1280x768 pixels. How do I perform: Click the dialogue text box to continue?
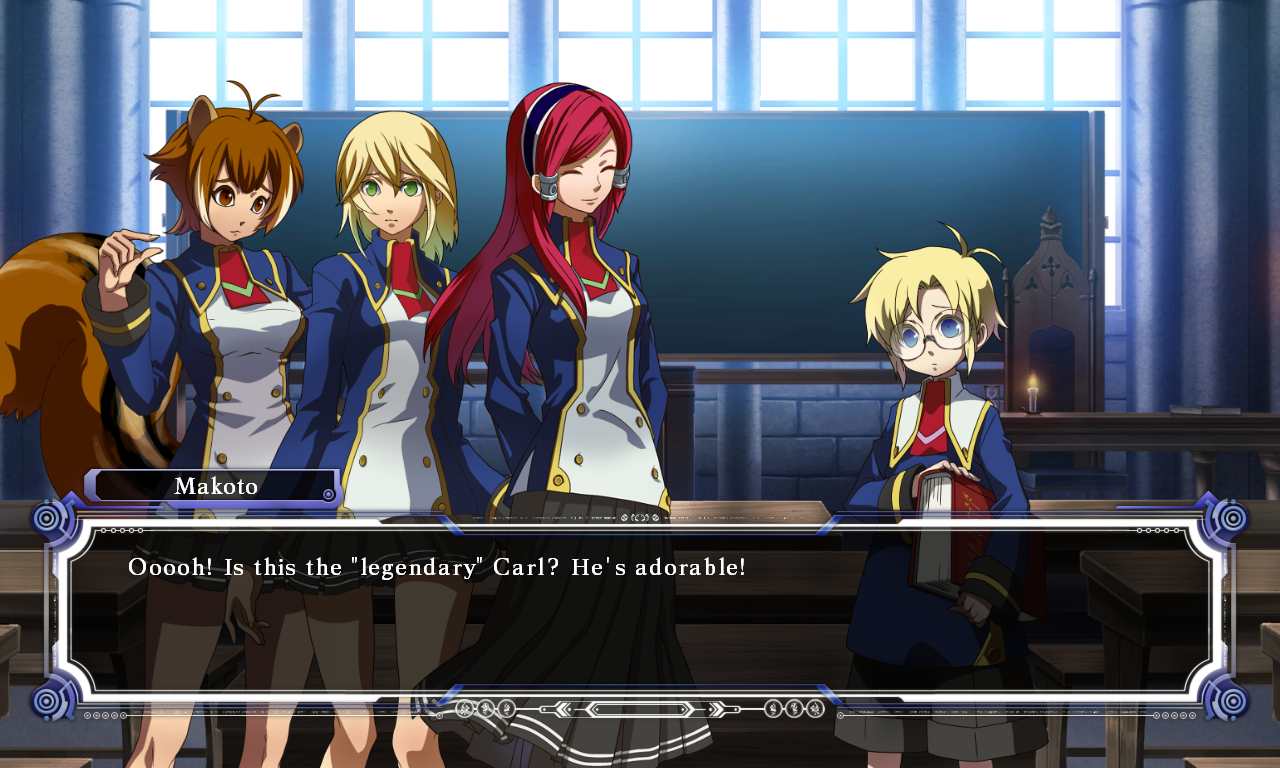pyautogui.click(x=640, y=610)
